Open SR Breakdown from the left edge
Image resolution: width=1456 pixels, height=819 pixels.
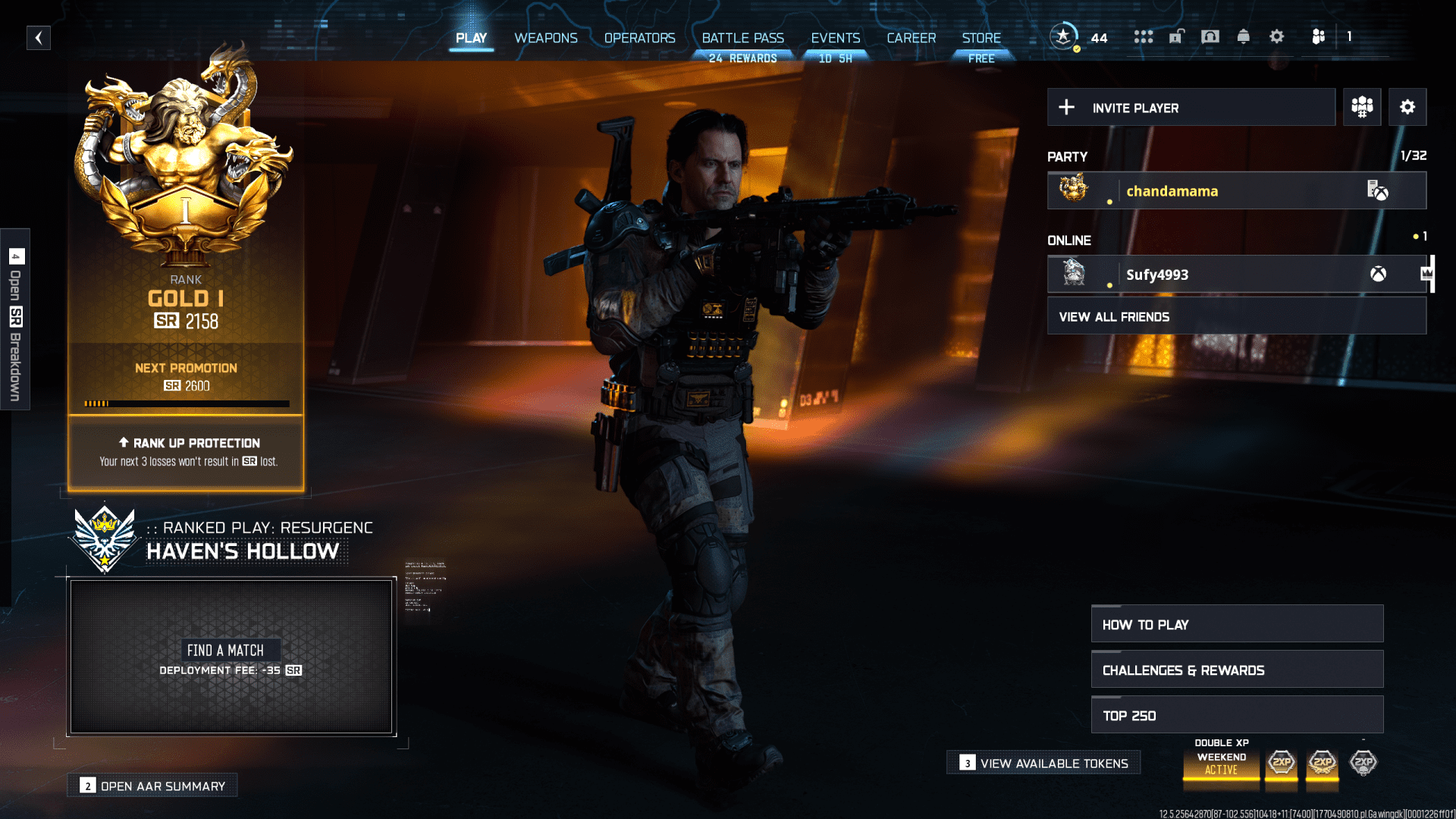pos(15,318)
